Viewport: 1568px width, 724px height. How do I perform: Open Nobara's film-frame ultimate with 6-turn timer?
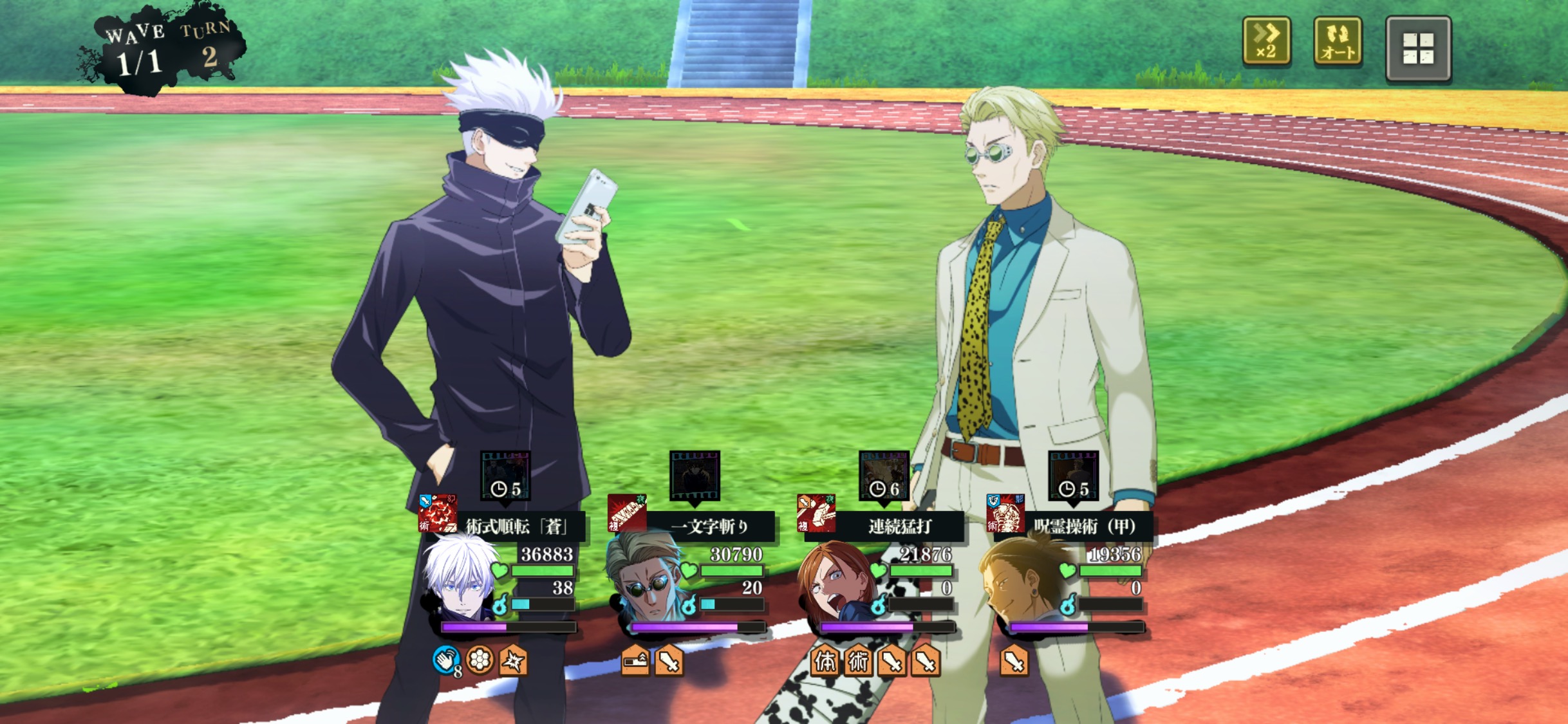tap(884, 475)
